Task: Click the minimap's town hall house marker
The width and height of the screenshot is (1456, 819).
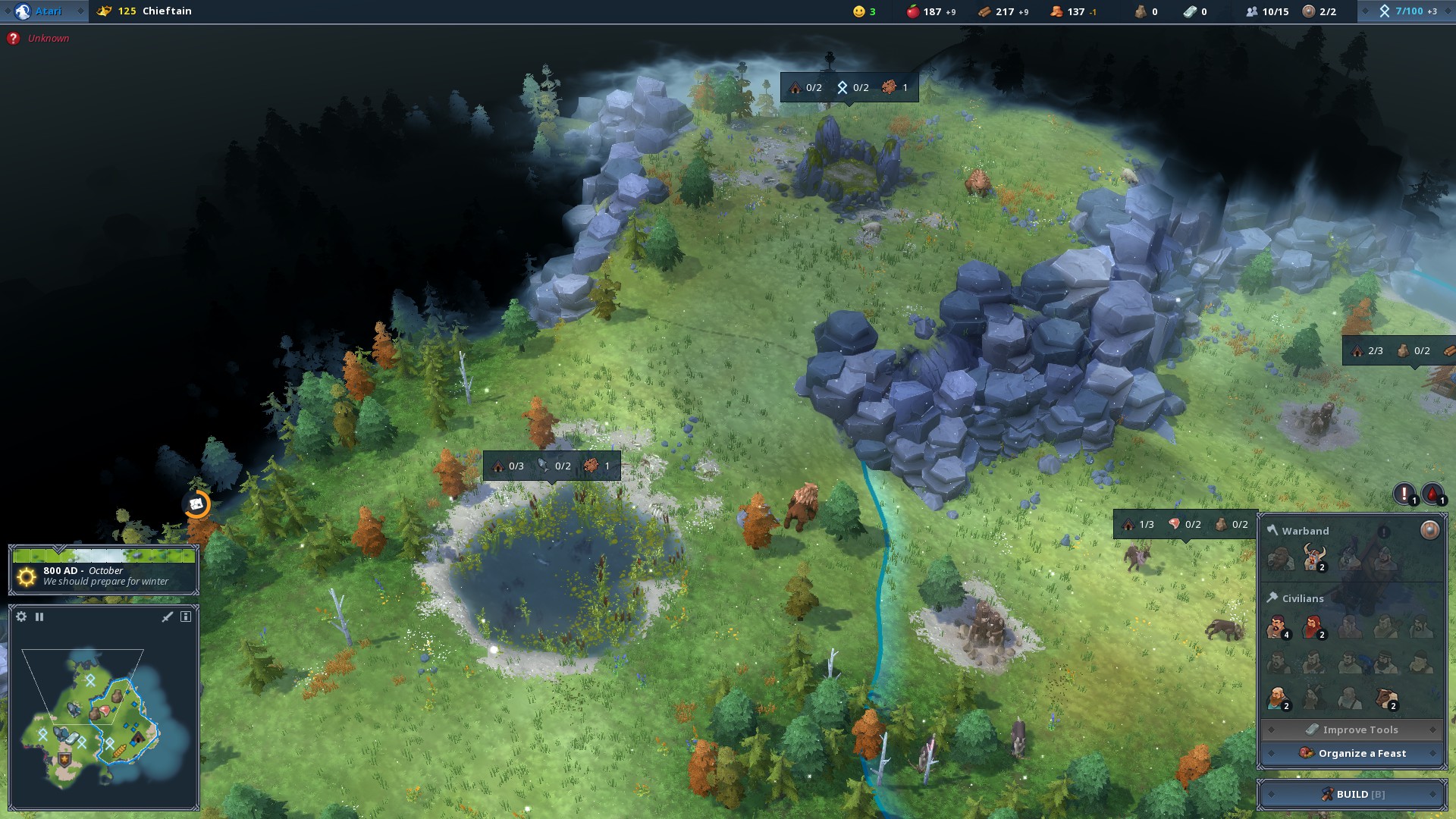Action: point(137,737)
